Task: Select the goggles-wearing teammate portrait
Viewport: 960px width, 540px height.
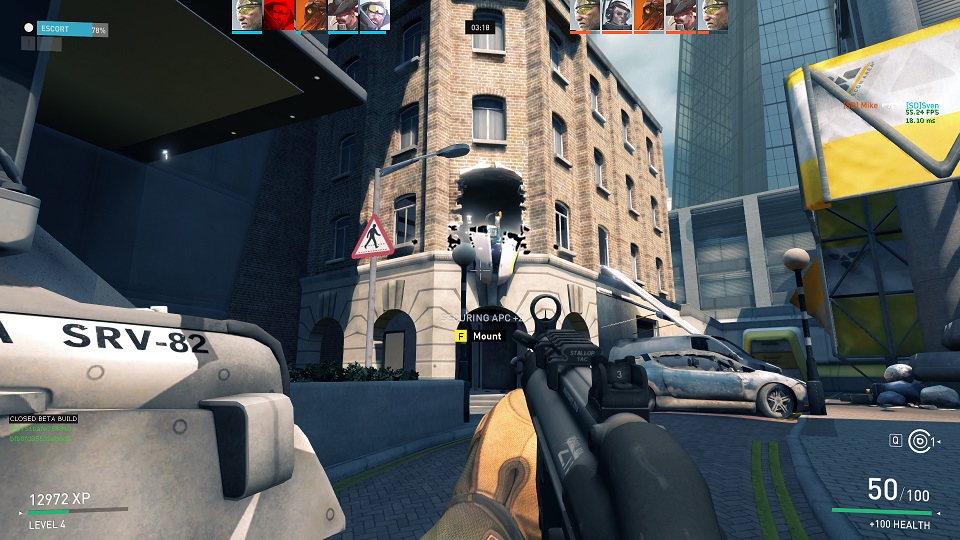Action: coord(373,15)
